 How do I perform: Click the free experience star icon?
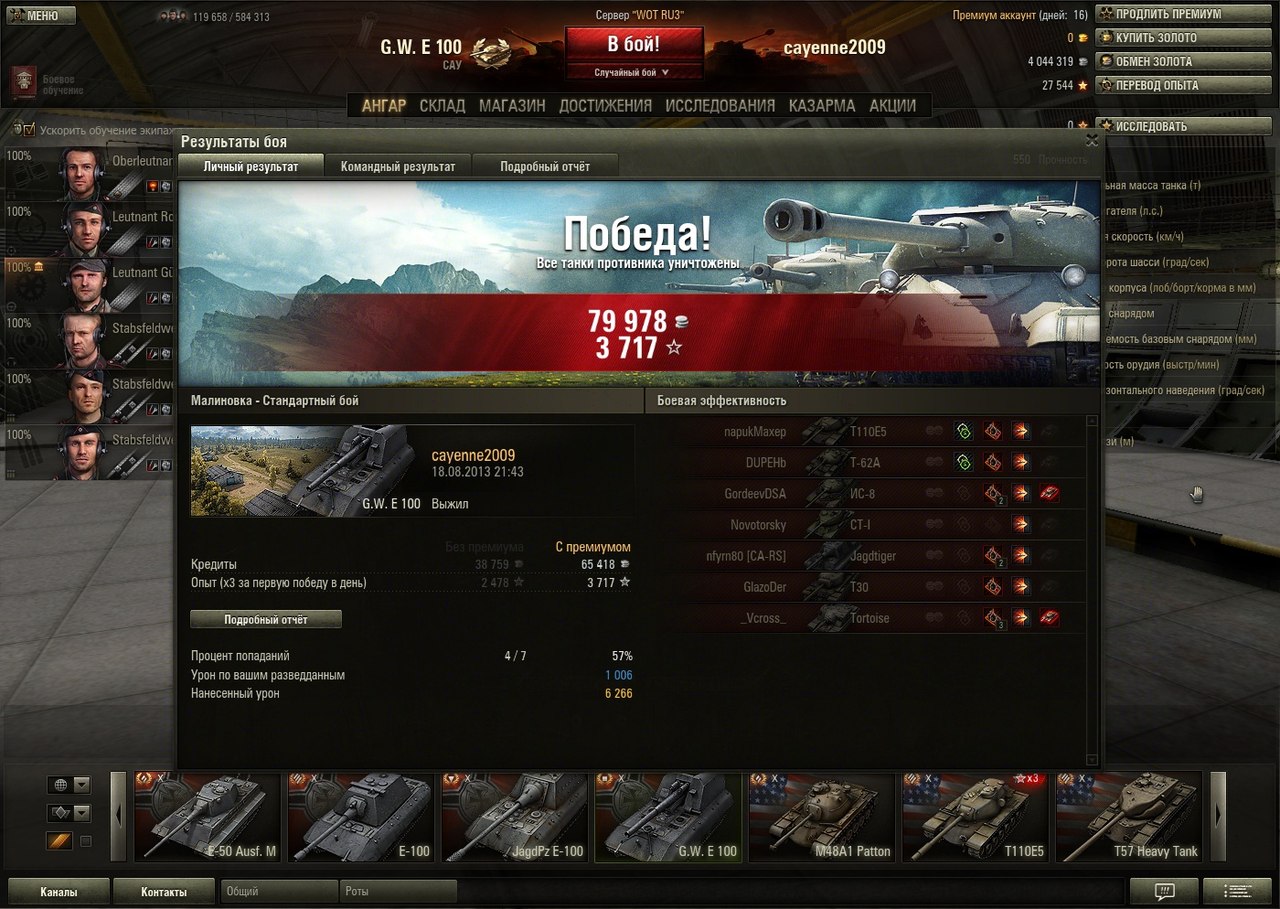1083,85
